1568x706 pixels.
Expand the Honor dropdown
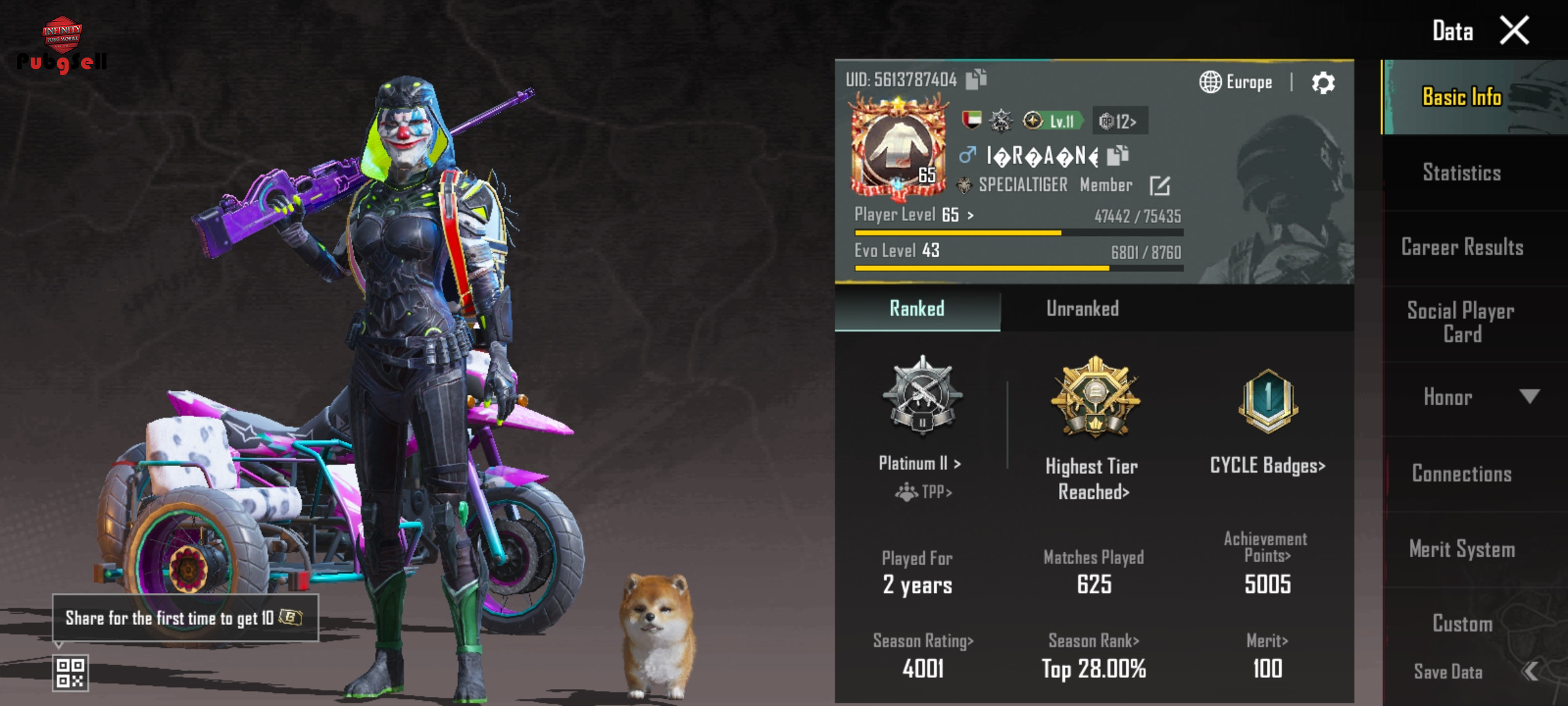pos(1529,397)
